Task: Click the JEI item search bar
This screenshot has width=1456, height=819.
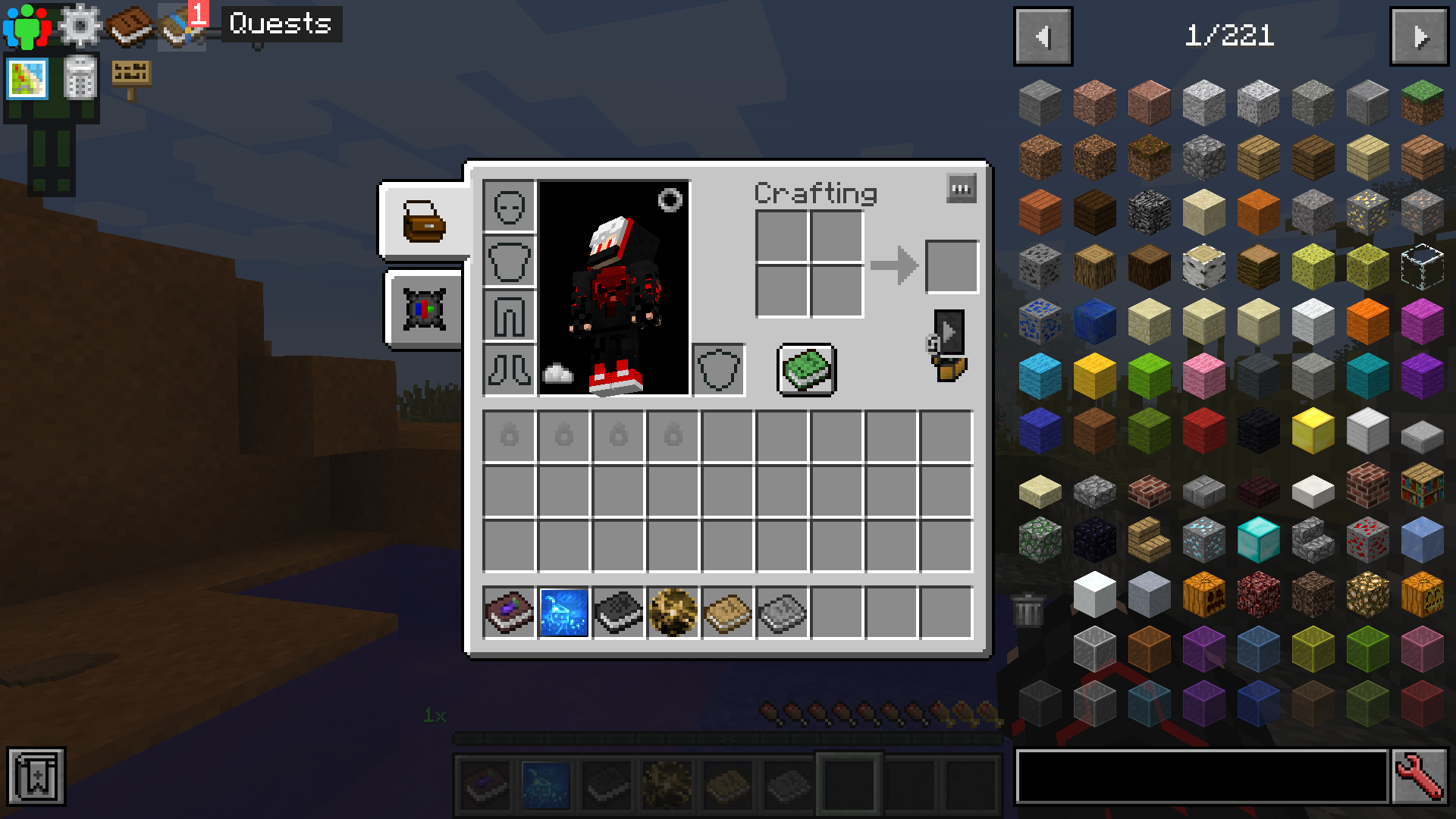Action: 1198,777
